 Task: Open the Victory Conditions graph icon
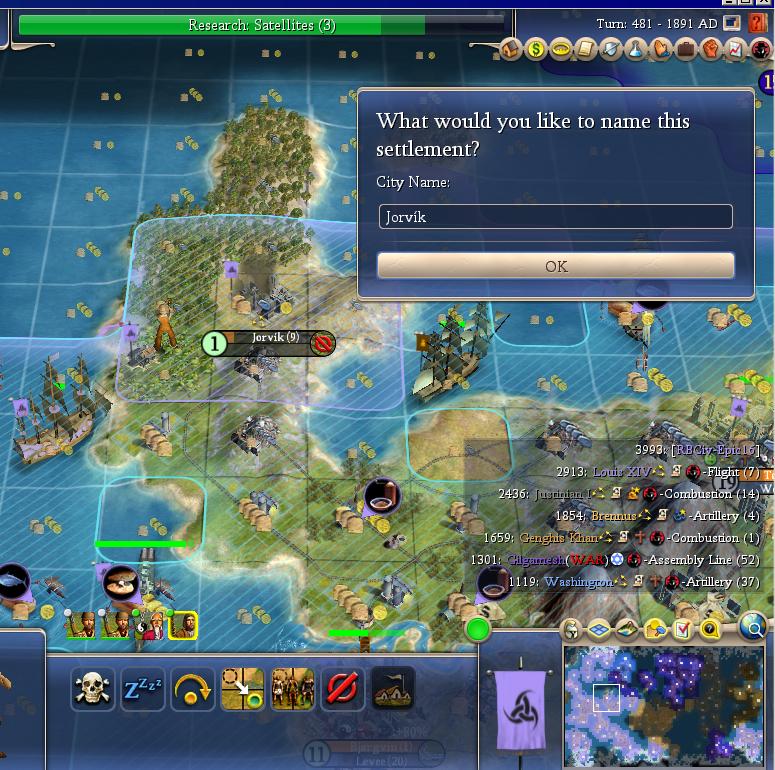tap(735, 48)
